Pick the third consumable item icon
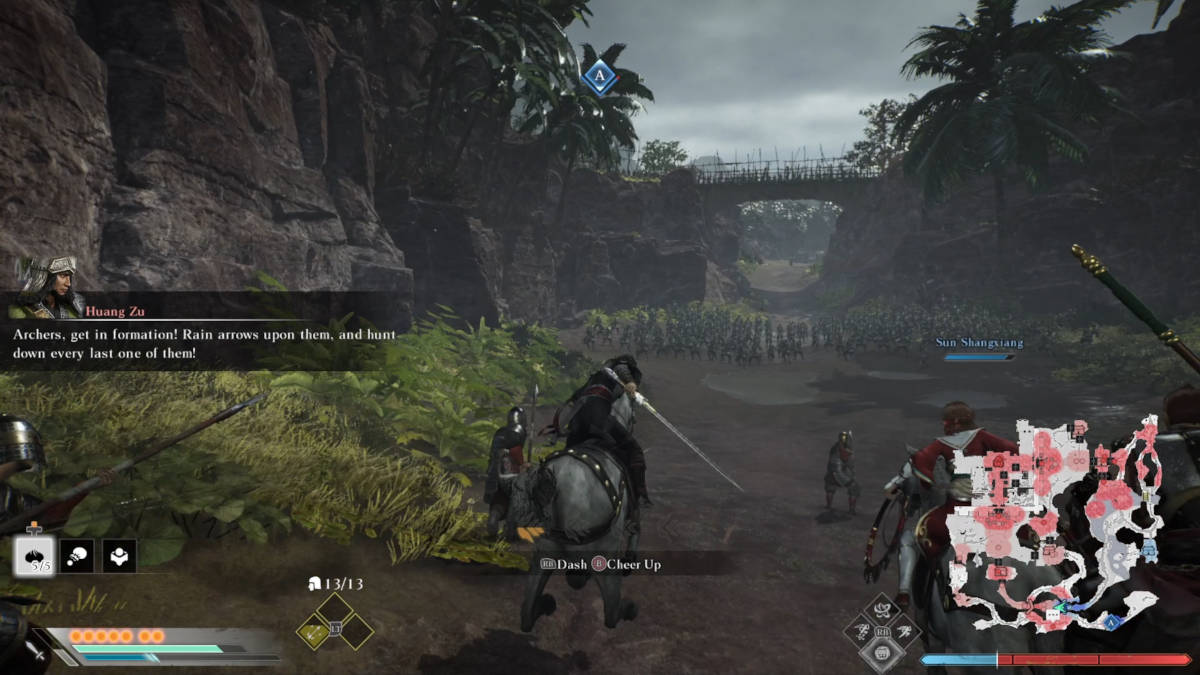The width and height of the screenshot is (1200, 675). (120, 556)
